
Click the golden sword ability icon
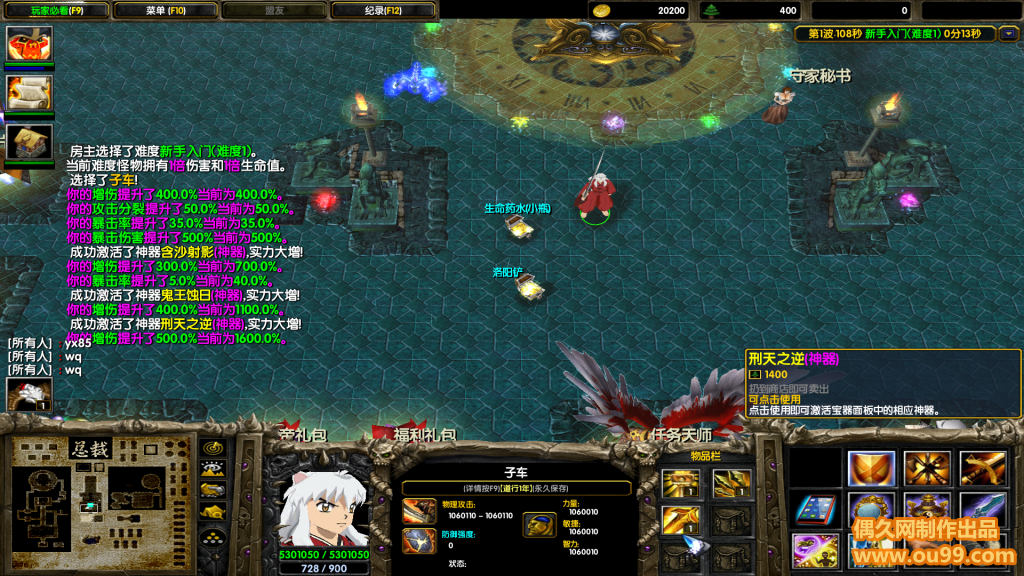click(983, 468)
